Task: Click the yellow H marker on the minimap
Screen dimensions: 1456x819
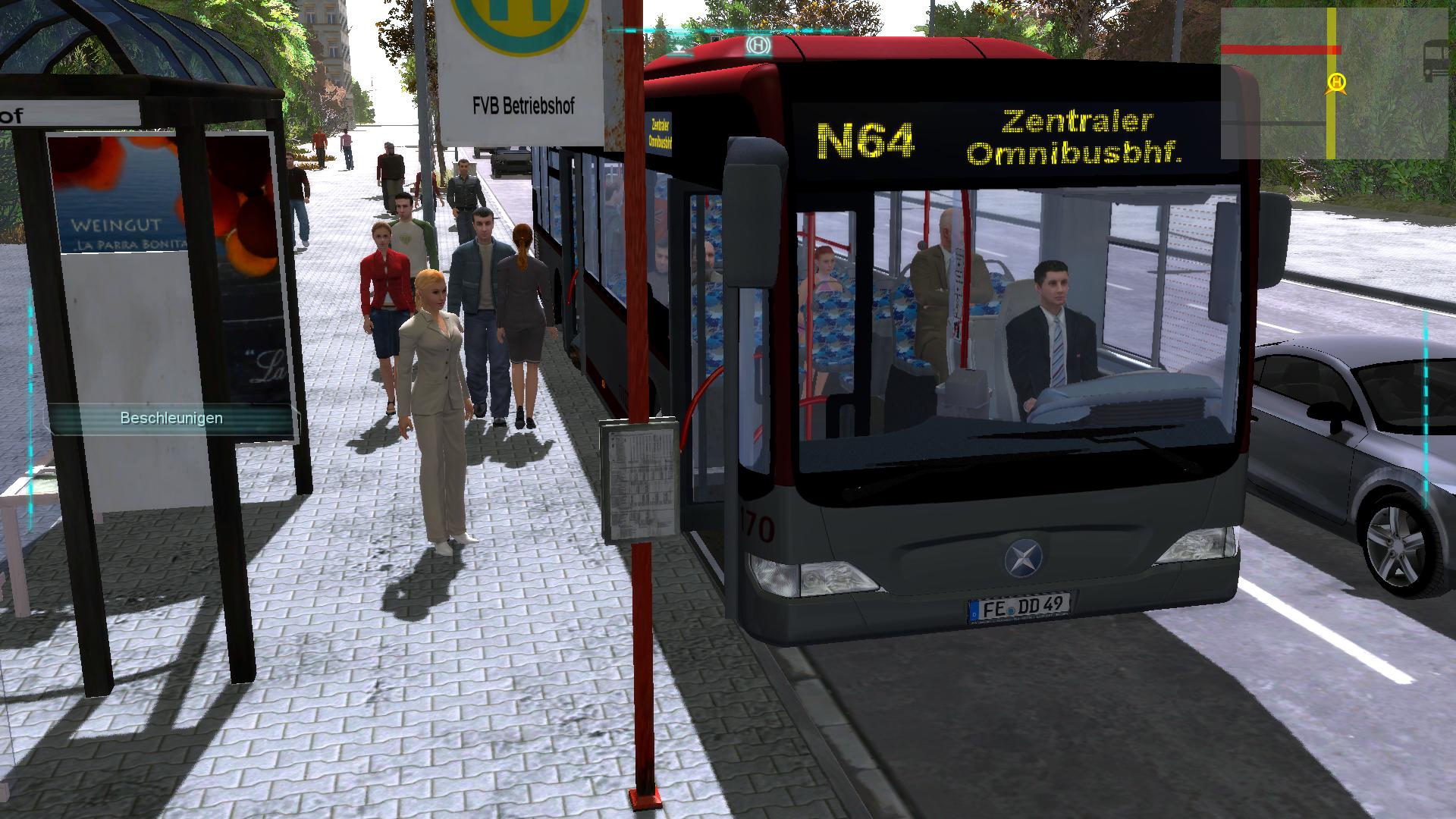Action: tap(1337, 81)
